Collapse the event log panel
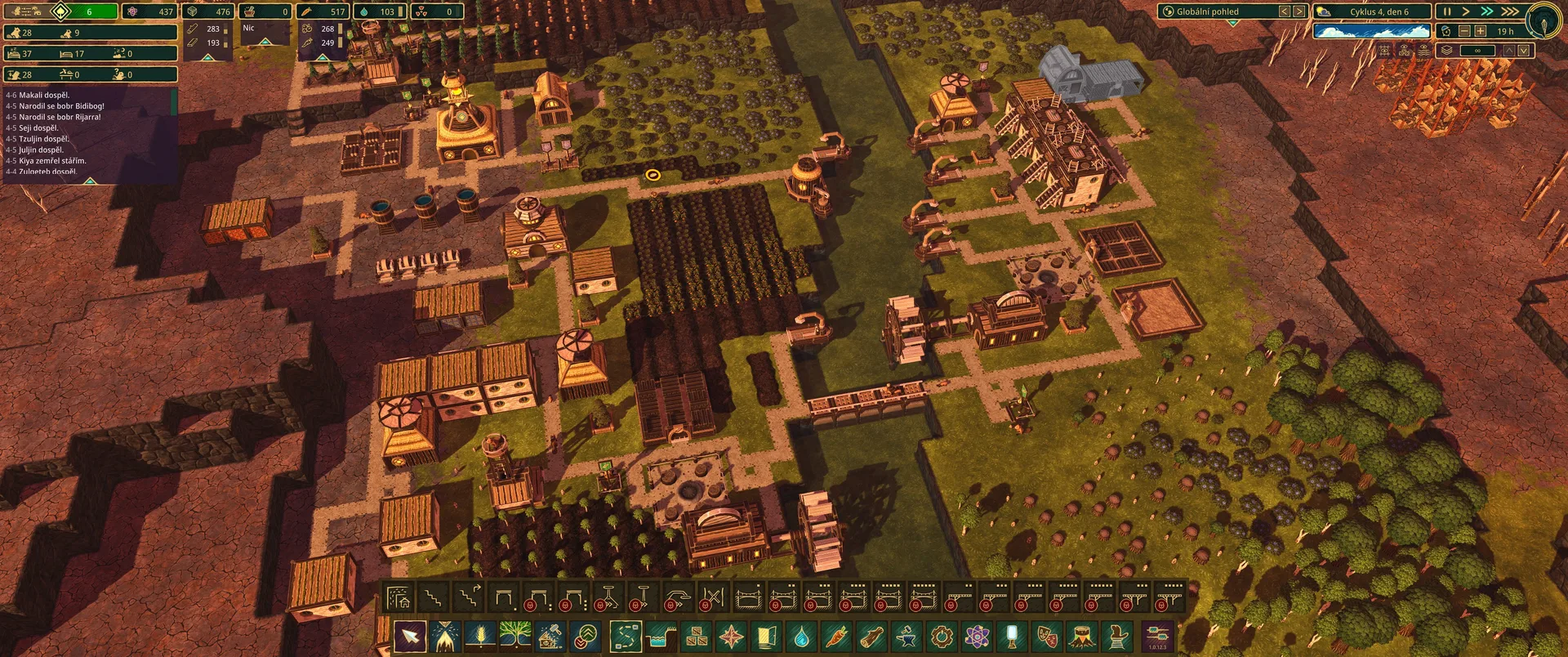 [91, 181]
